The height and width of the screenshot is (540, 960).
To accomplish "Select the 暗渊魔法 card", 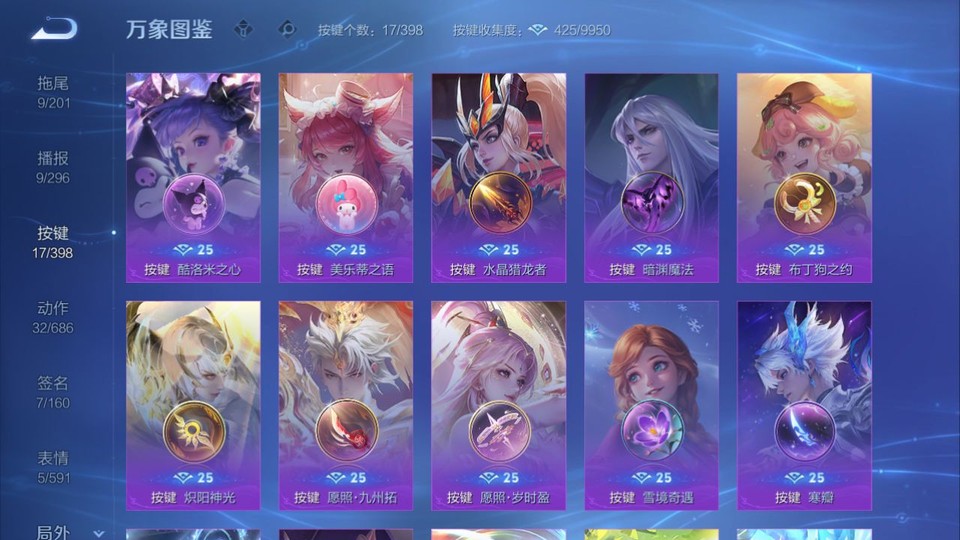I will [651, 177].
